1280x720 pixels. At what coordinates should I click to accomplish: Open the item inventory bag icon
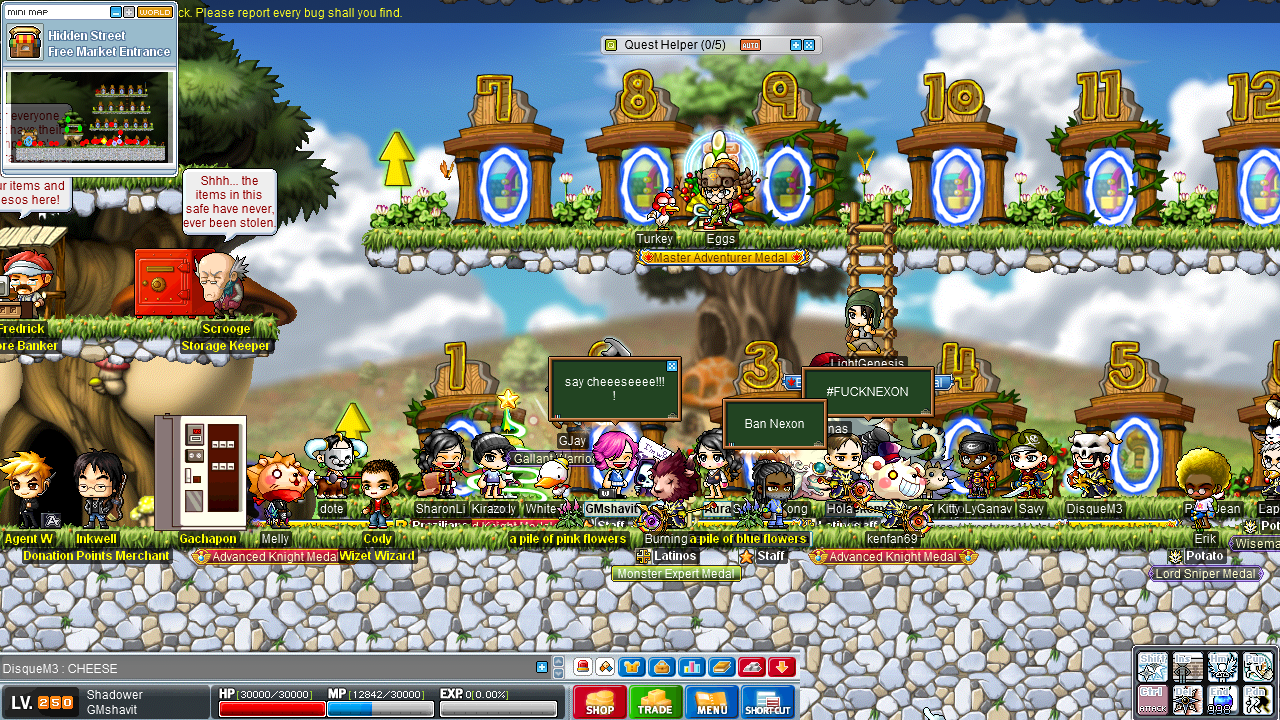click(661, 666)
